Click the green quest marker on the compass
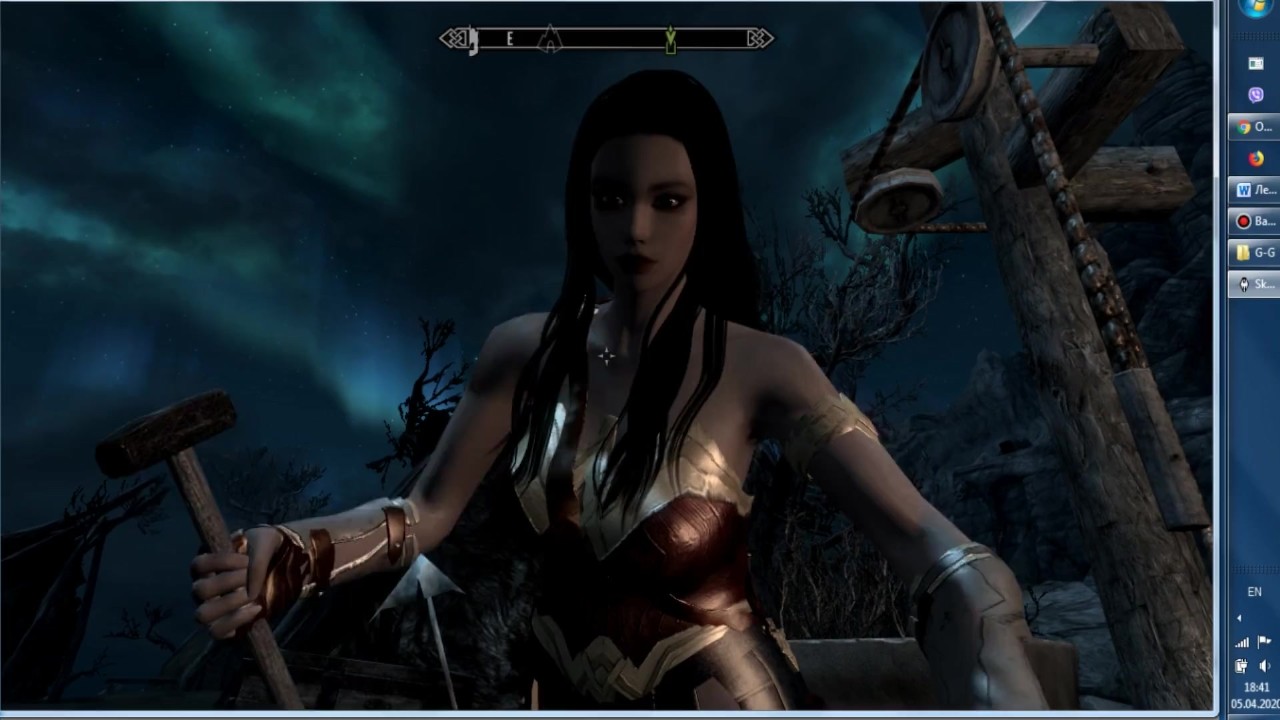This screenshot has height=720, width=1280. [670, 40]
